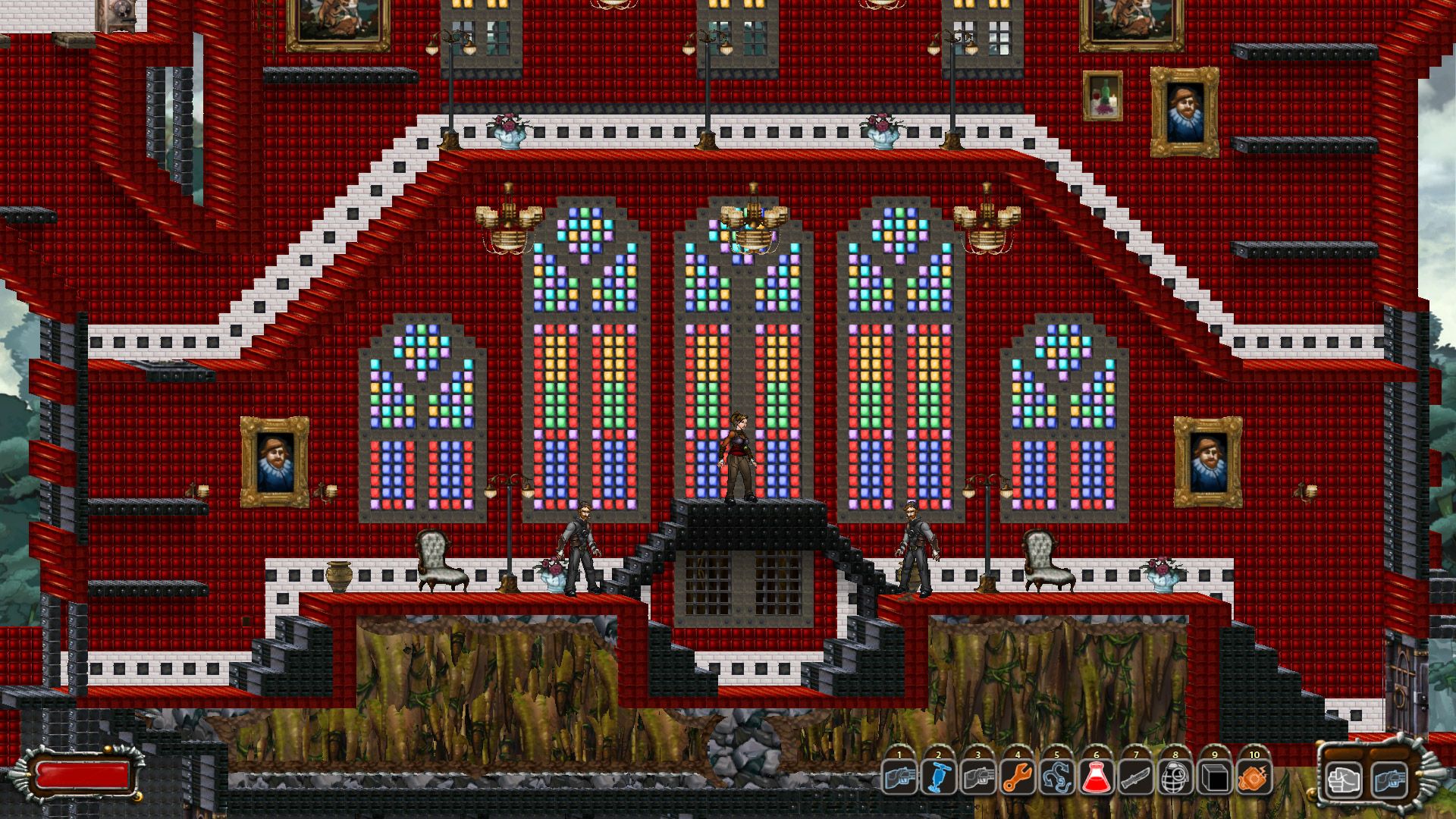Select the black building block in slot 9
1456x819 pixels.
[x=1215, y=777]
